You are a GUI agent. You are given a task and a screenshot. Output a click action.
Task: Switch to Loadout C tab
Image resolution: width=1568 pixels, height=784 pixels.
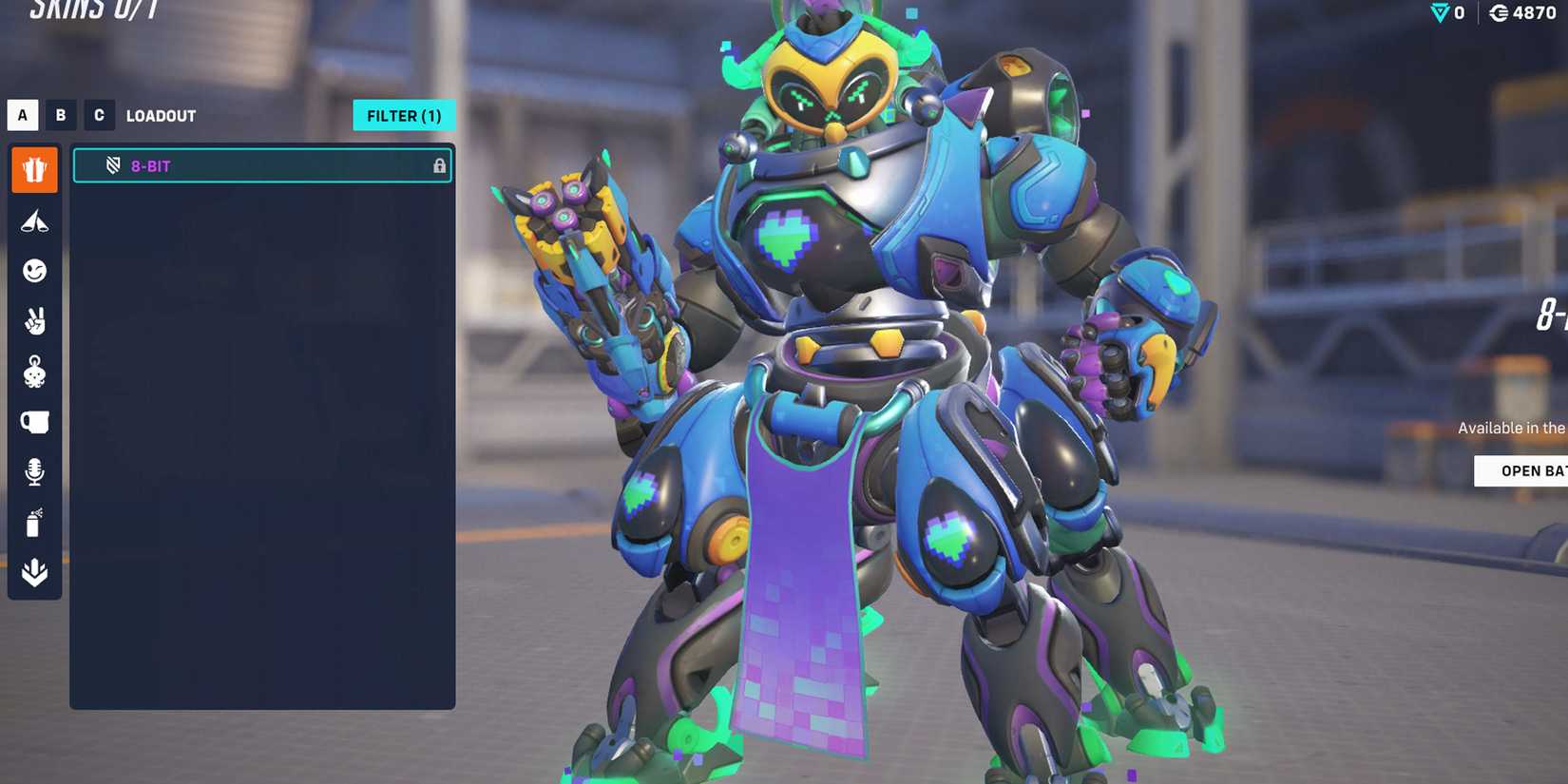tap(99, 115)
